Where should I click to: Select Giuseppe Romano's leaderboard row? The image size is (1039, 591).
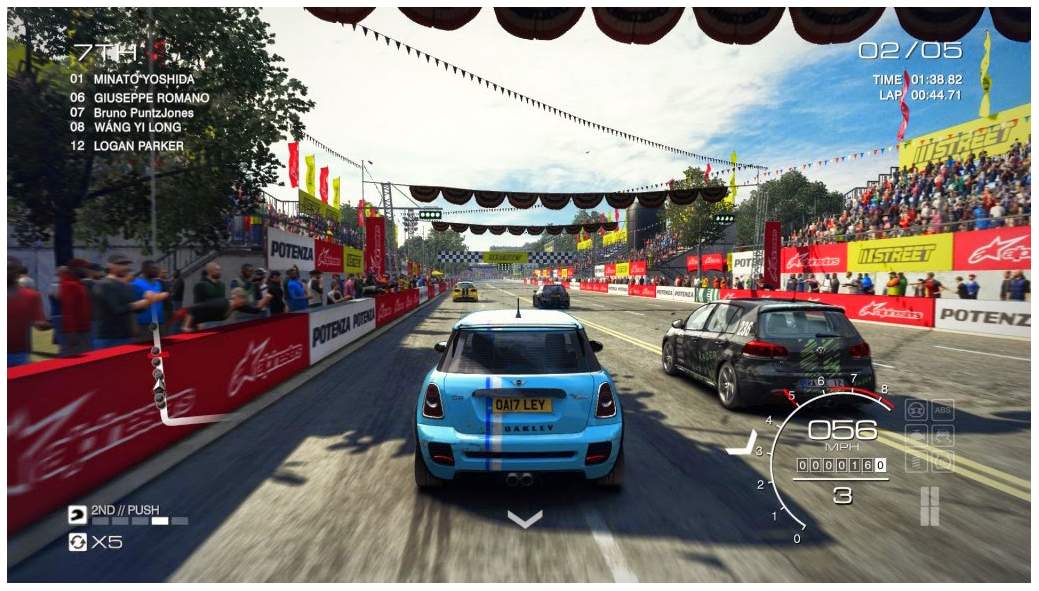(139, 98)
